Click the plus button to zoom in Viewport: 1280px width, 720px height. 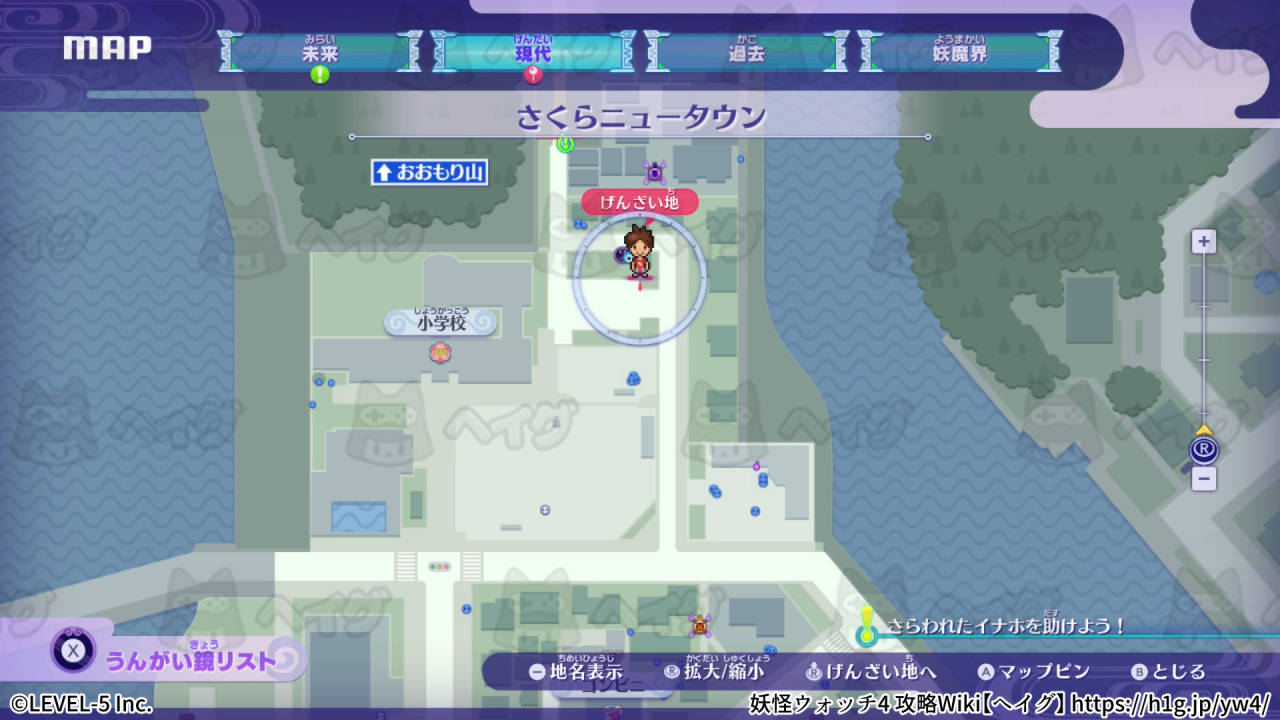pos(1204,240)
